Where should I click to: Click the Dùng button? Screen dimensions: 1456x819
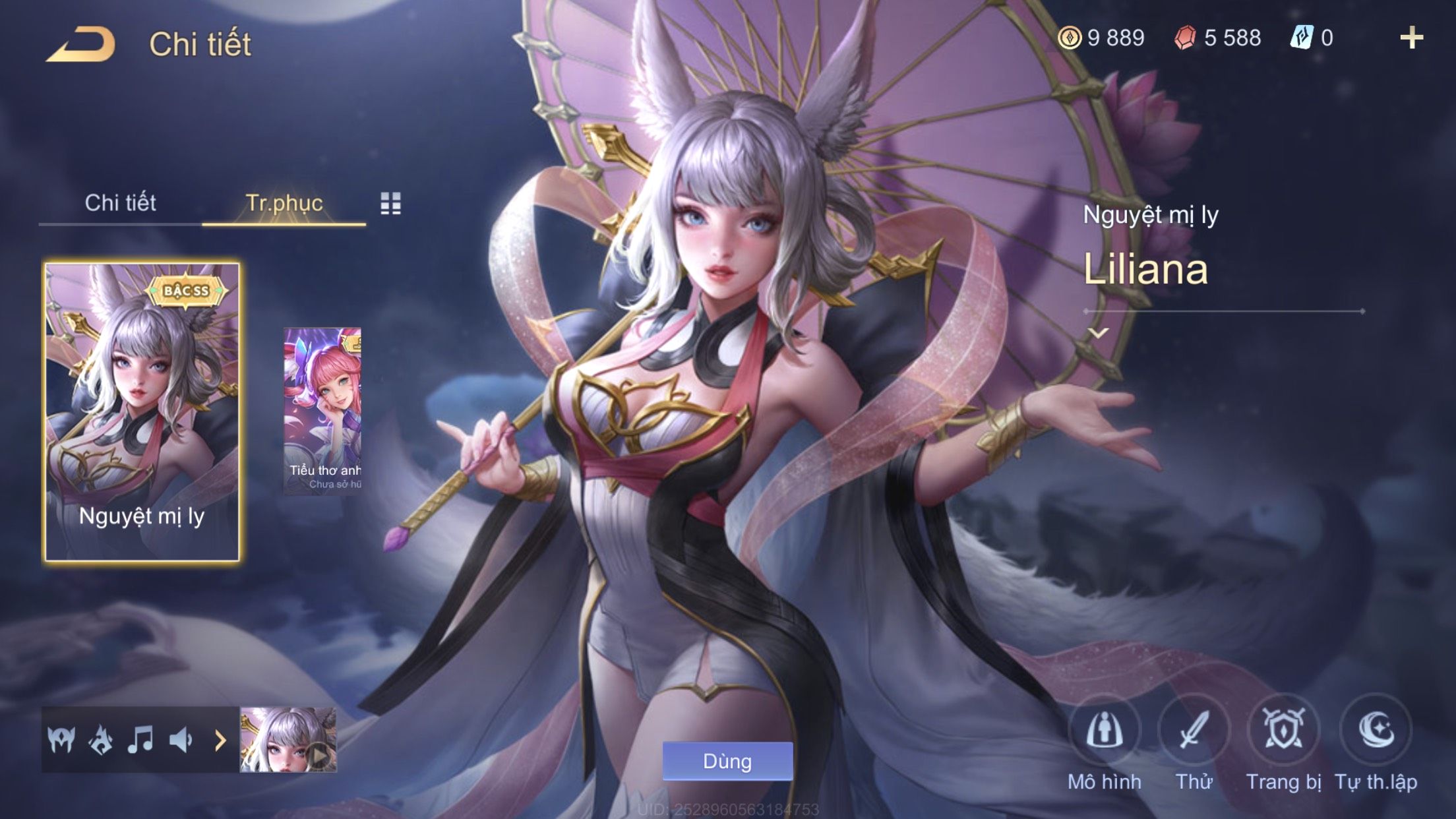pyautogui.click(x=727, y=761)
